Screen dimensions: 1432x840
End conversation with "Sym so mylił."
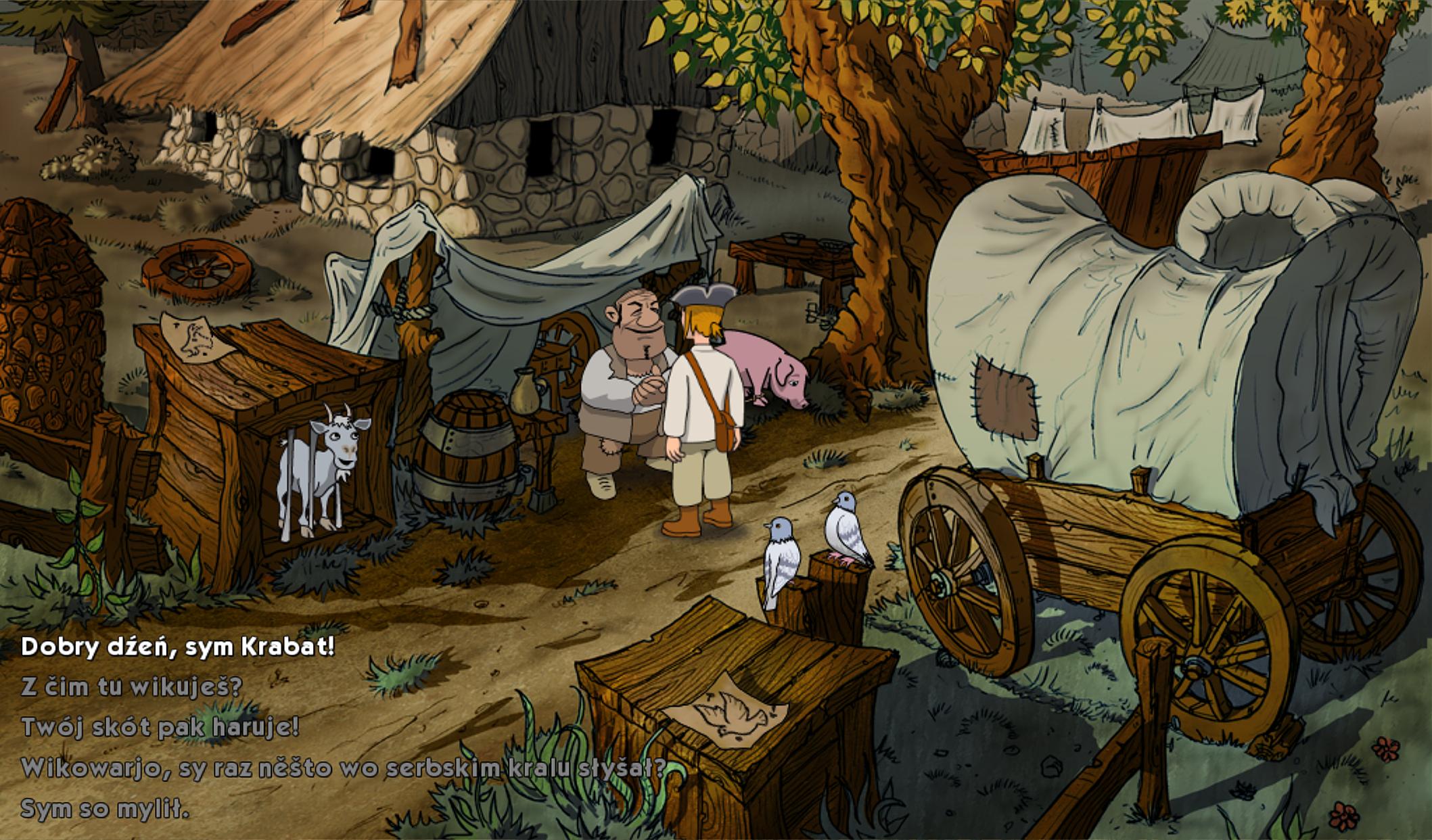tap(105, 809)
